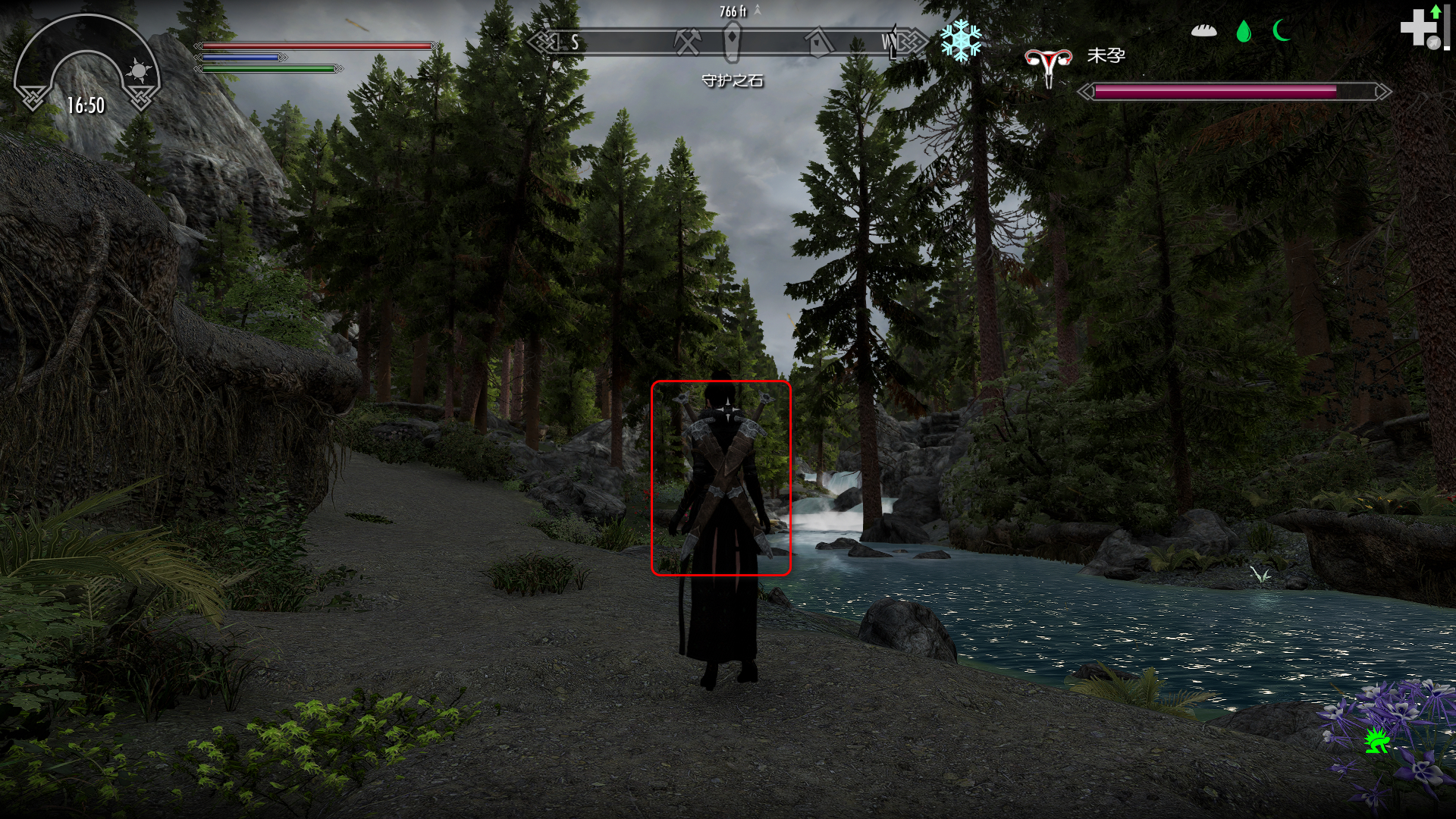Click the green water drop thirst icon

pos(1244,31)
